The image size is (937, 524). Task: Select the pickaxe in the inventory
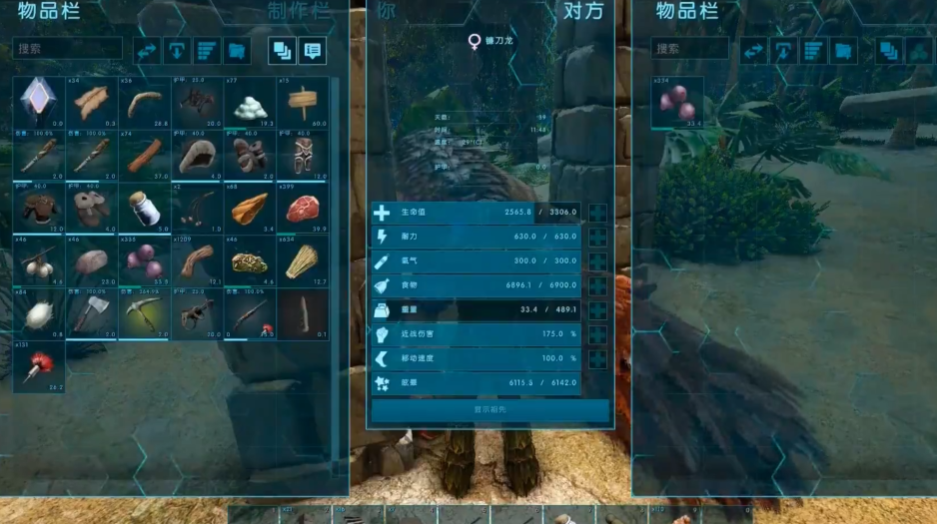(144, 313)
